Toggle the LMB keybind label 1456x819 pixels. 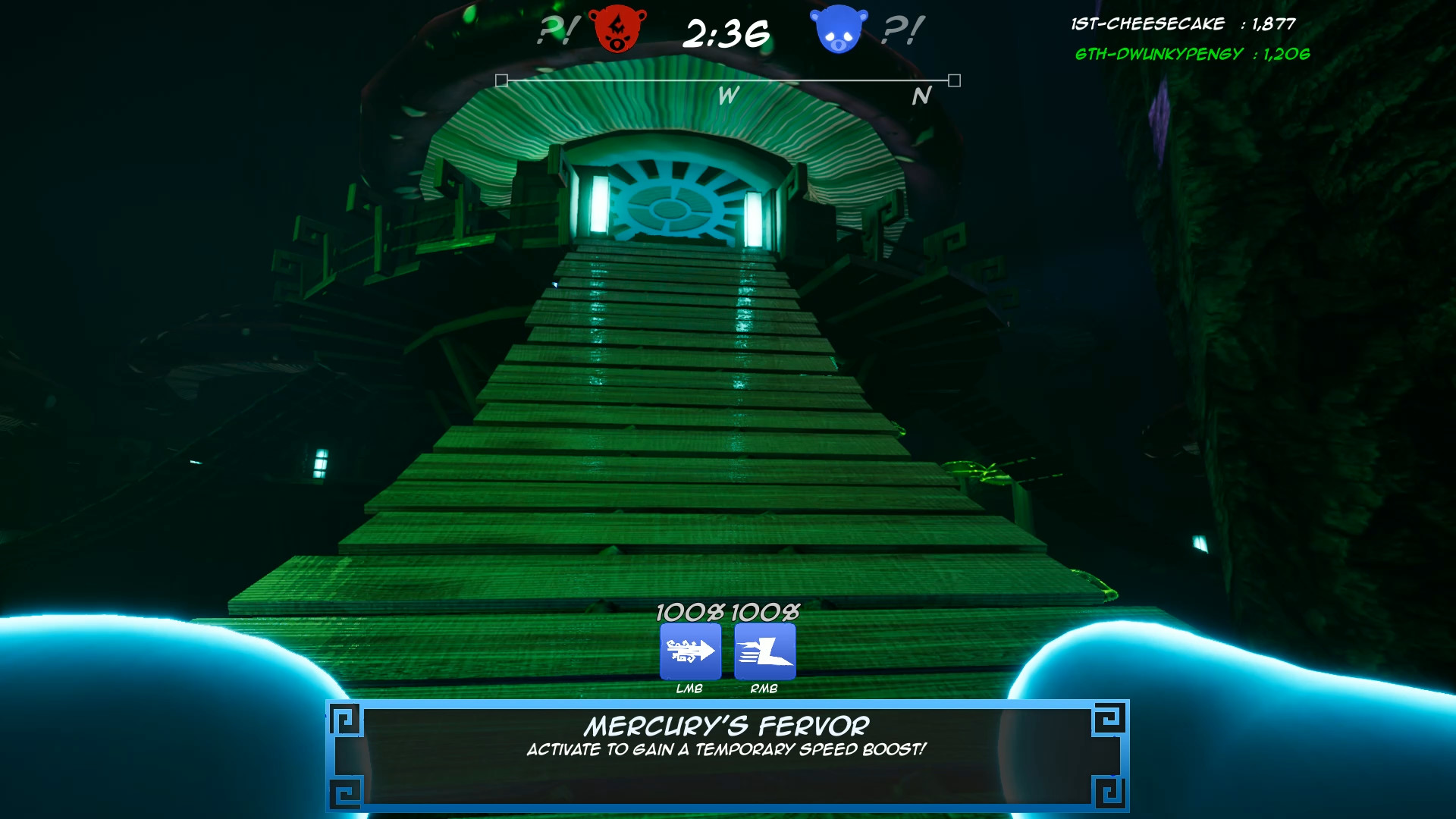[x=689, y=690]
